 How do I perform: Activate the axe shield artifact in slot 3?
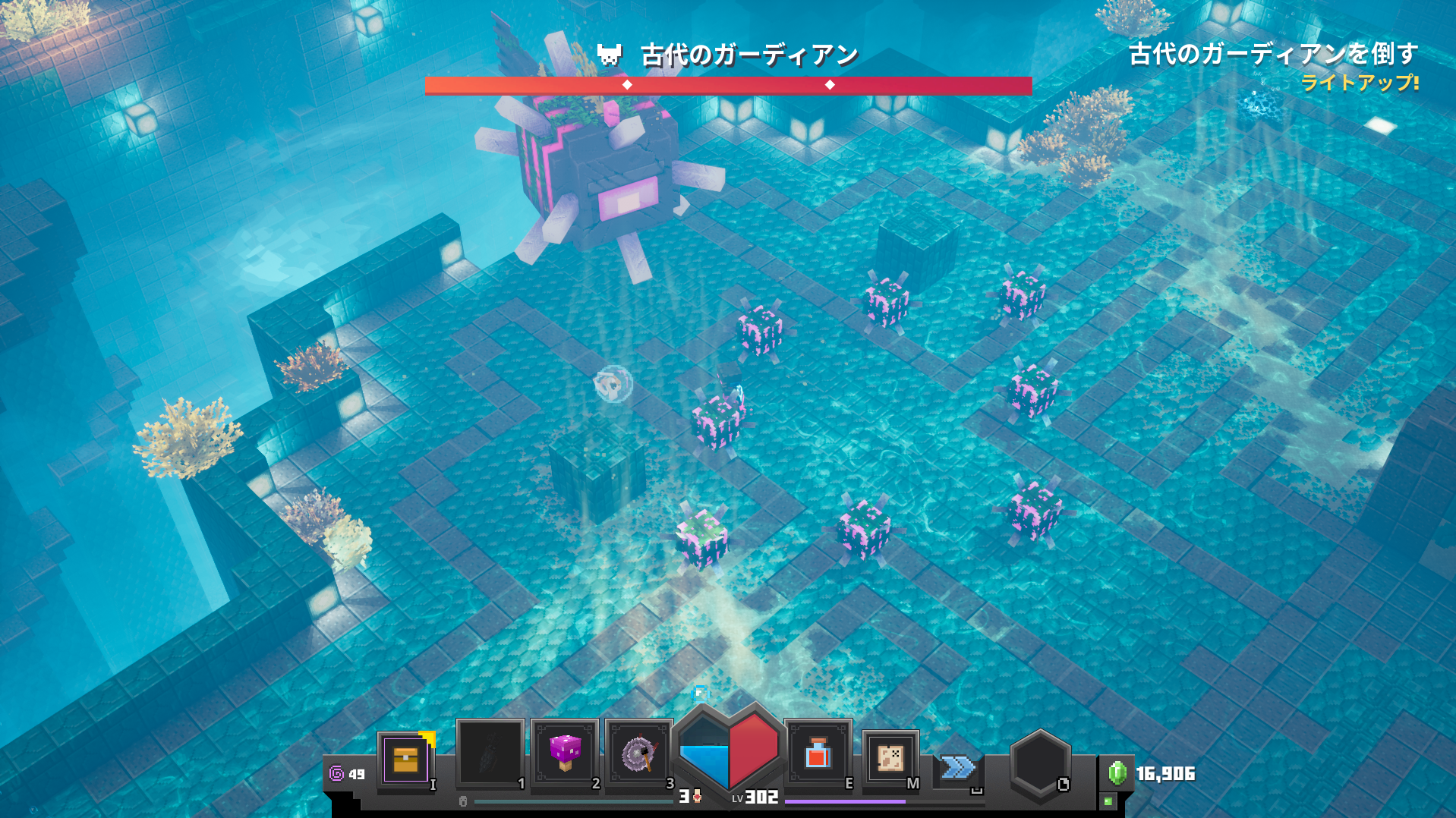click(x=638, y=754)
